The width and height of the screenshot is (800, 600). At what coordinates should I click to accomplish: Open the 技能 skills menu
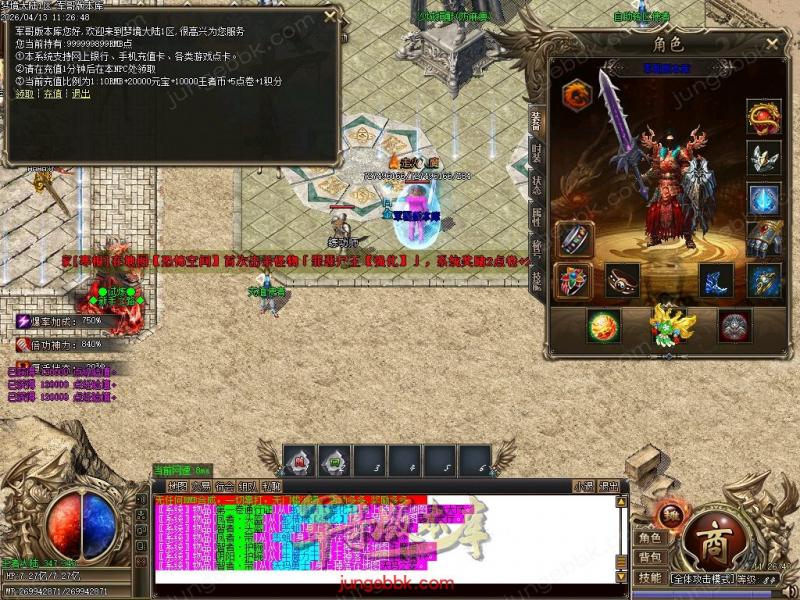click(650, 577)
